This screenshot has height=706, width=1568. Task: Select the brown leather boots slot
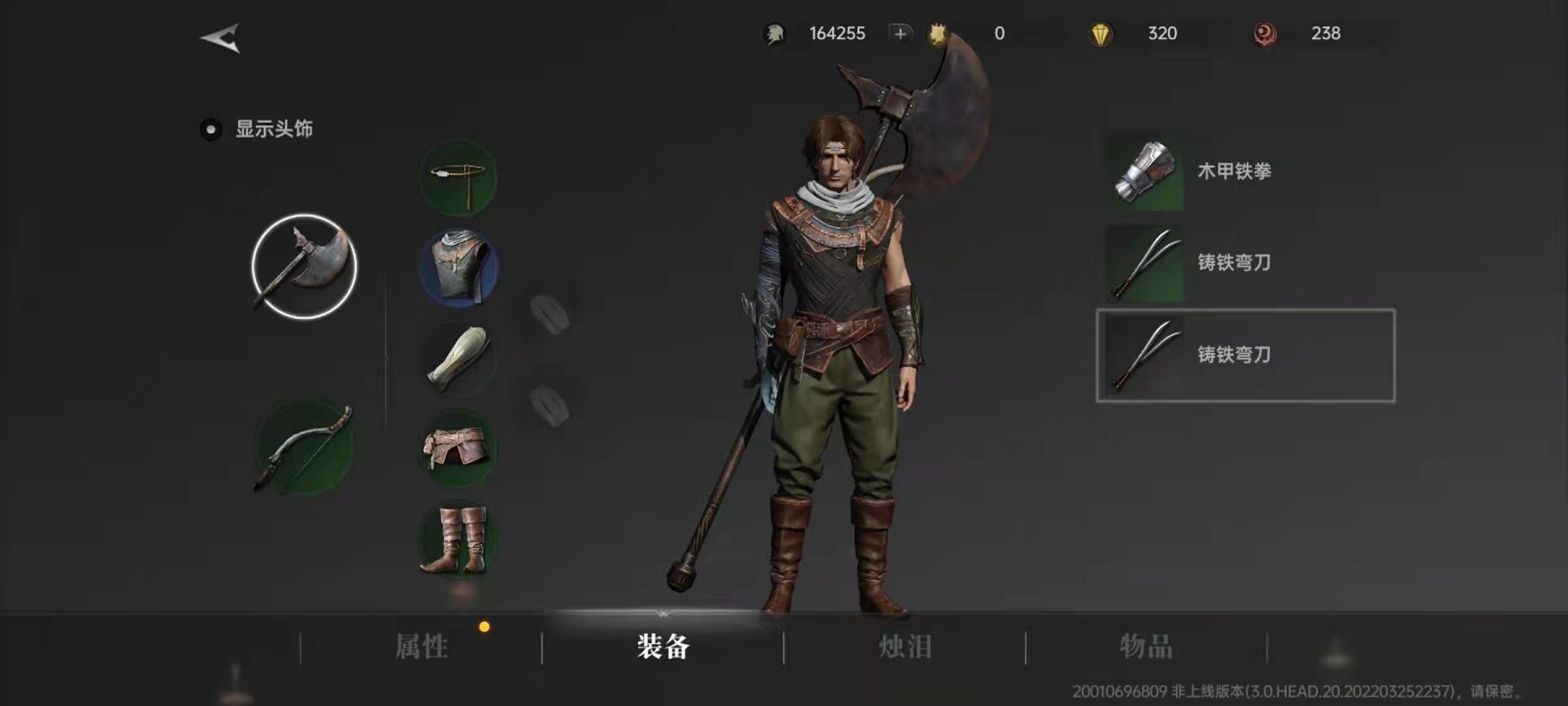click(x=458, y=539)
